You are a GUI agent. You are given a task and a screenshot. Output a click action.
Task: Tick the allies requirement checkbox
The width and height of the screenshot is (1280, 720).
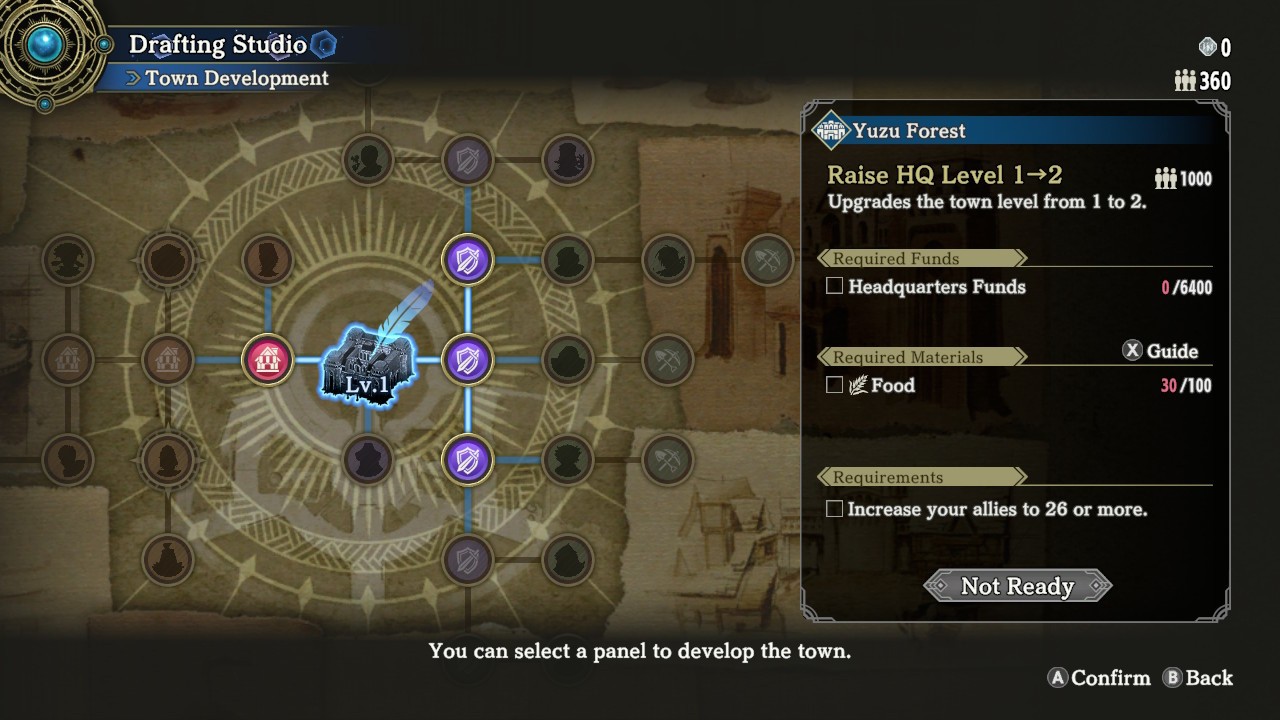point(835,509)
